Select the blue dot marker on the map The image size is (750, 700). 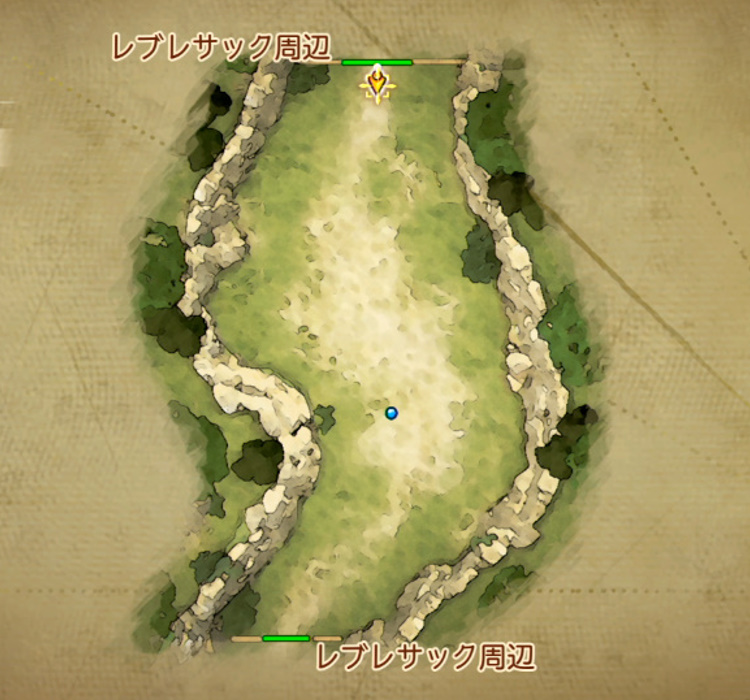click(391, 412)
